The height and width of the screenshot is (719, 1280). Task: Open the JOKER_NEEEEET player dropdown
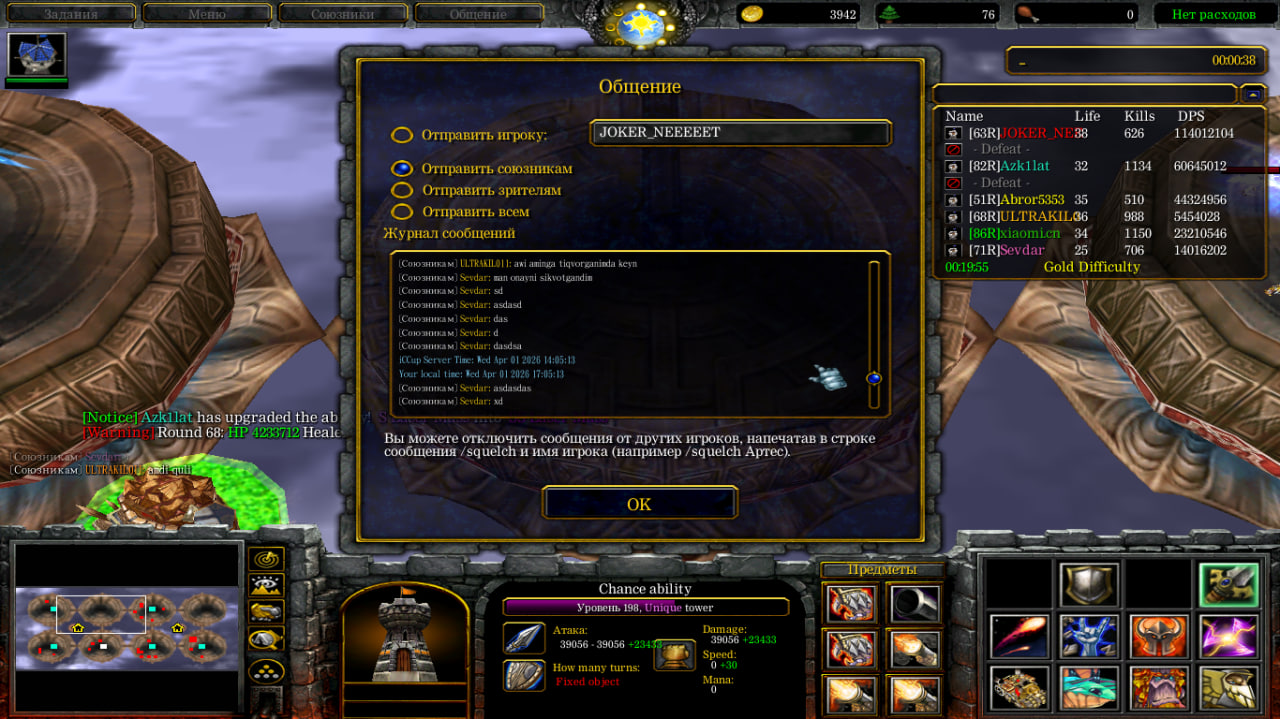[740, 133]
